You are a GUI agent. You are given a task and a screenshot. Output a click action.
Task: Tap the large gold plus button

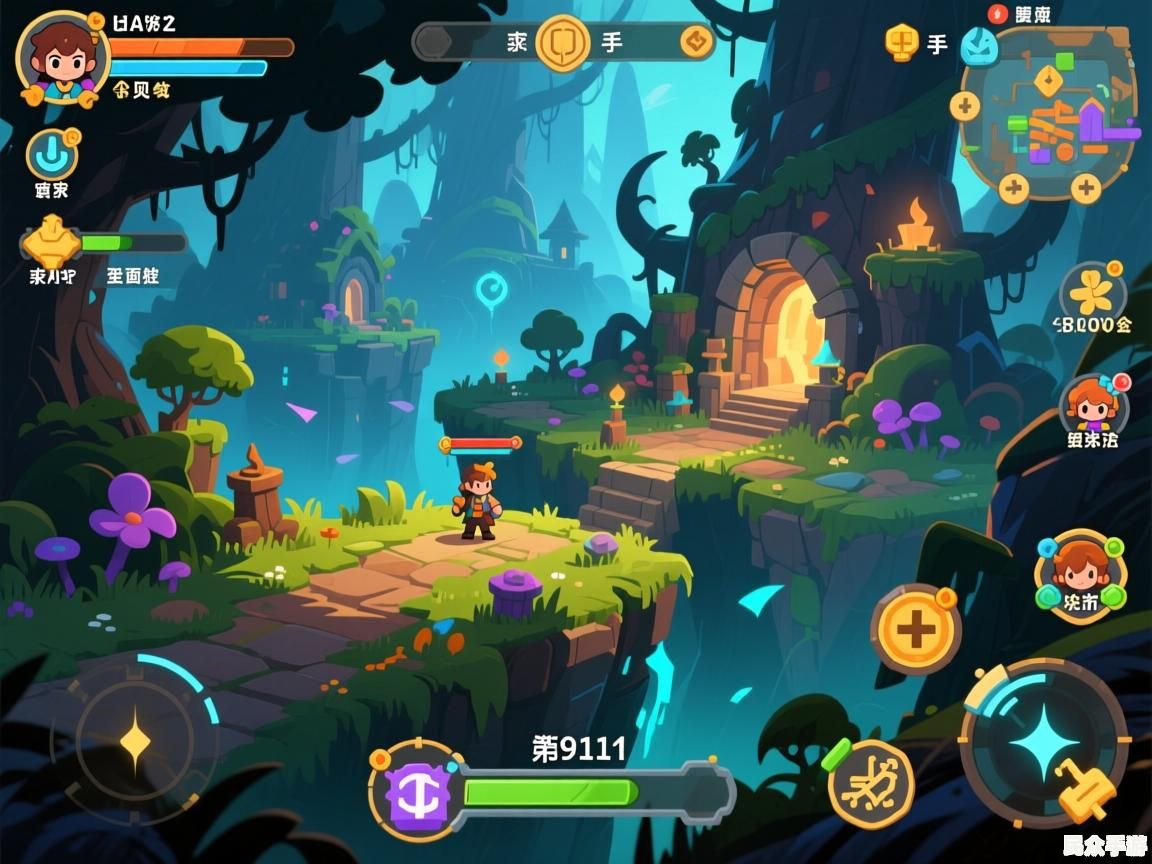[x=915, y=630]
